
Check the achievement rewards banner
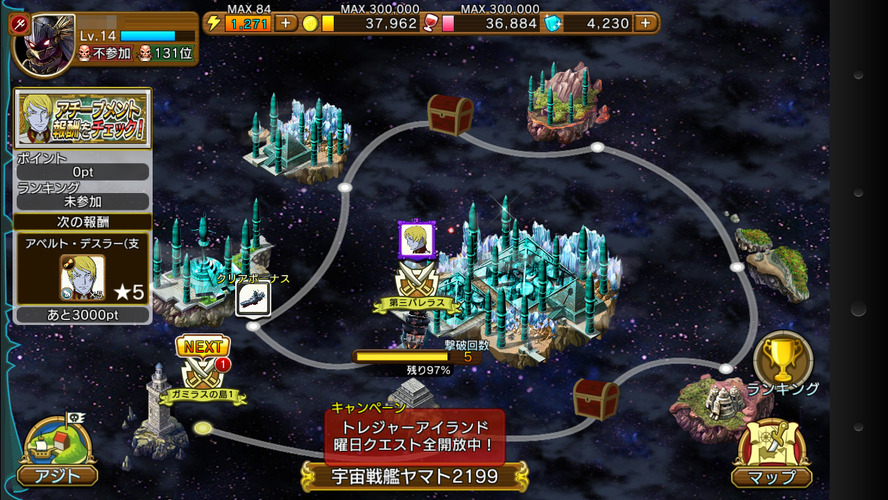[x=83, y=119]
